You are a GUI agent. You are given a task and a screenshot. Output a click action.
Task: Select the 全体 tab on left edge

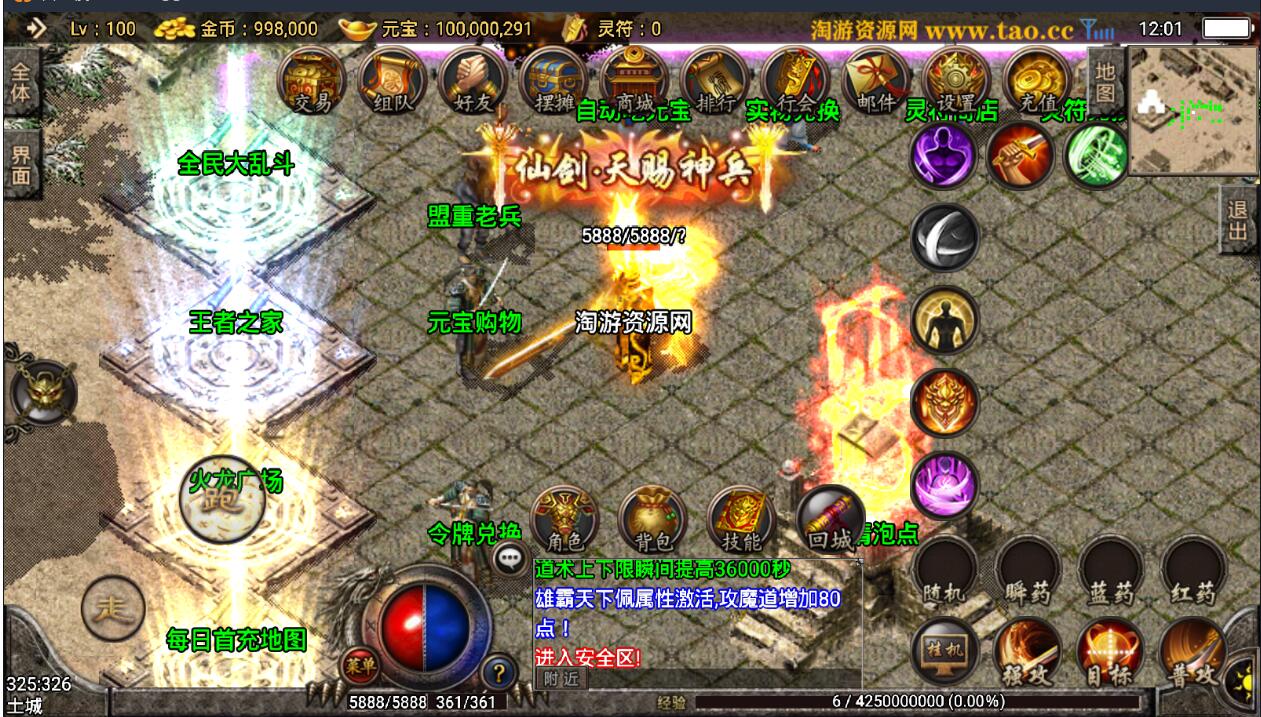coord(21,86)
